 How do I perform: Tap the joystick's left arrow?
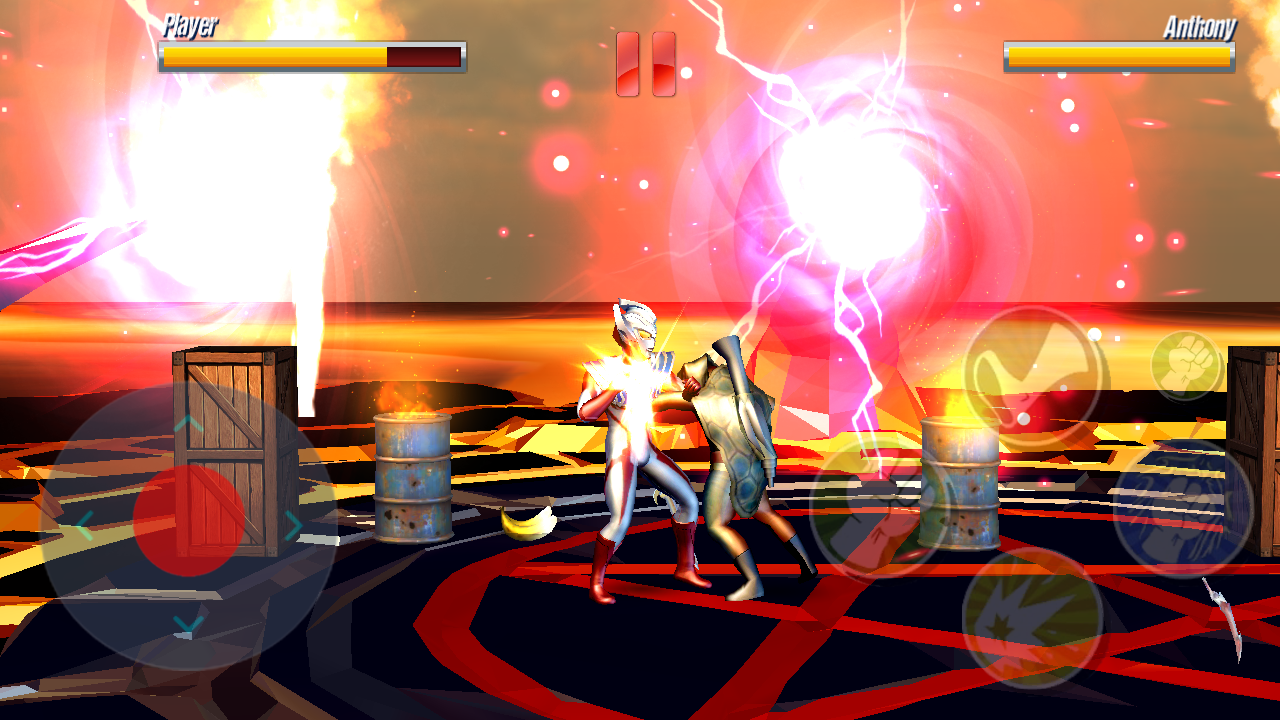tap(84, 524)
